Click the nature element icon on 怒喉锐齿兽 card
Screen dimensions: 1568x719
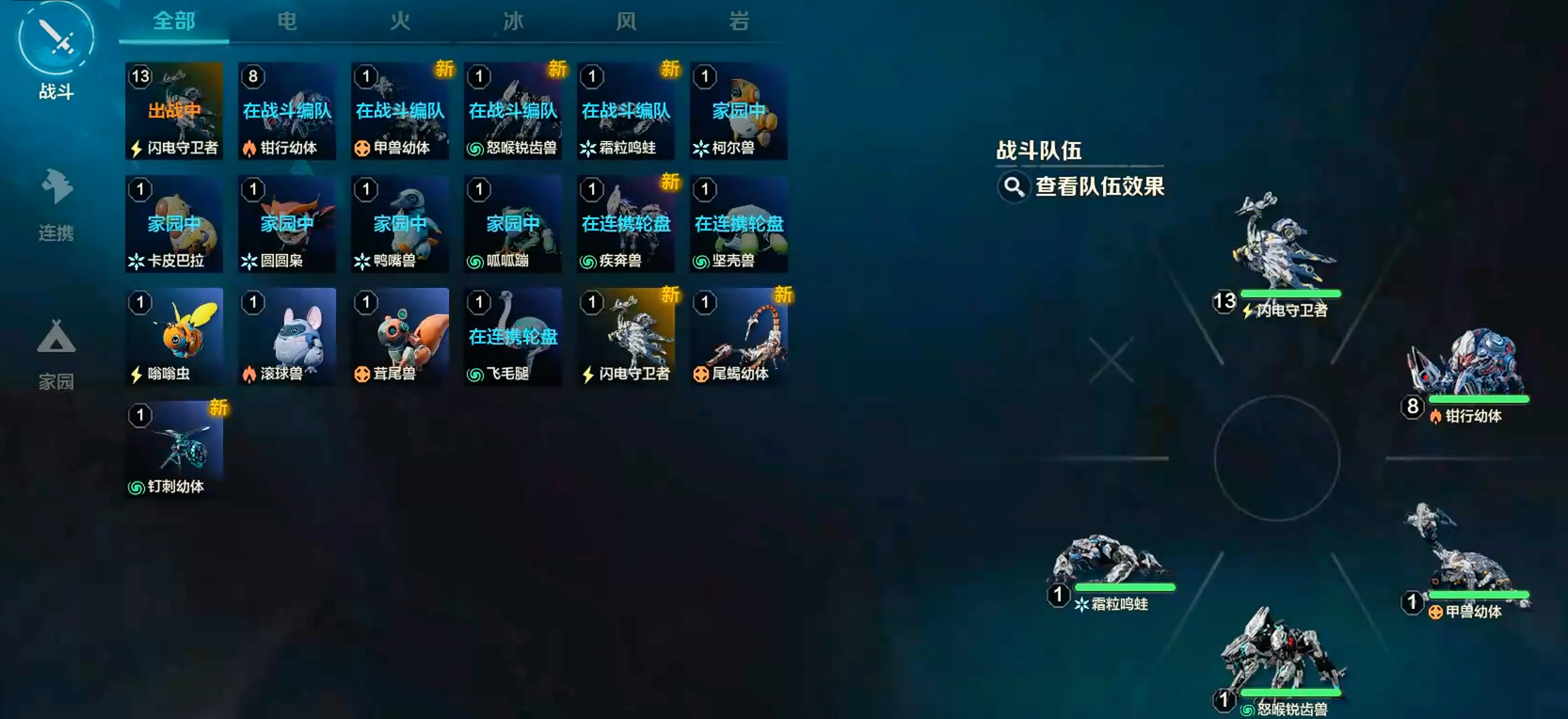click(474, 148)
